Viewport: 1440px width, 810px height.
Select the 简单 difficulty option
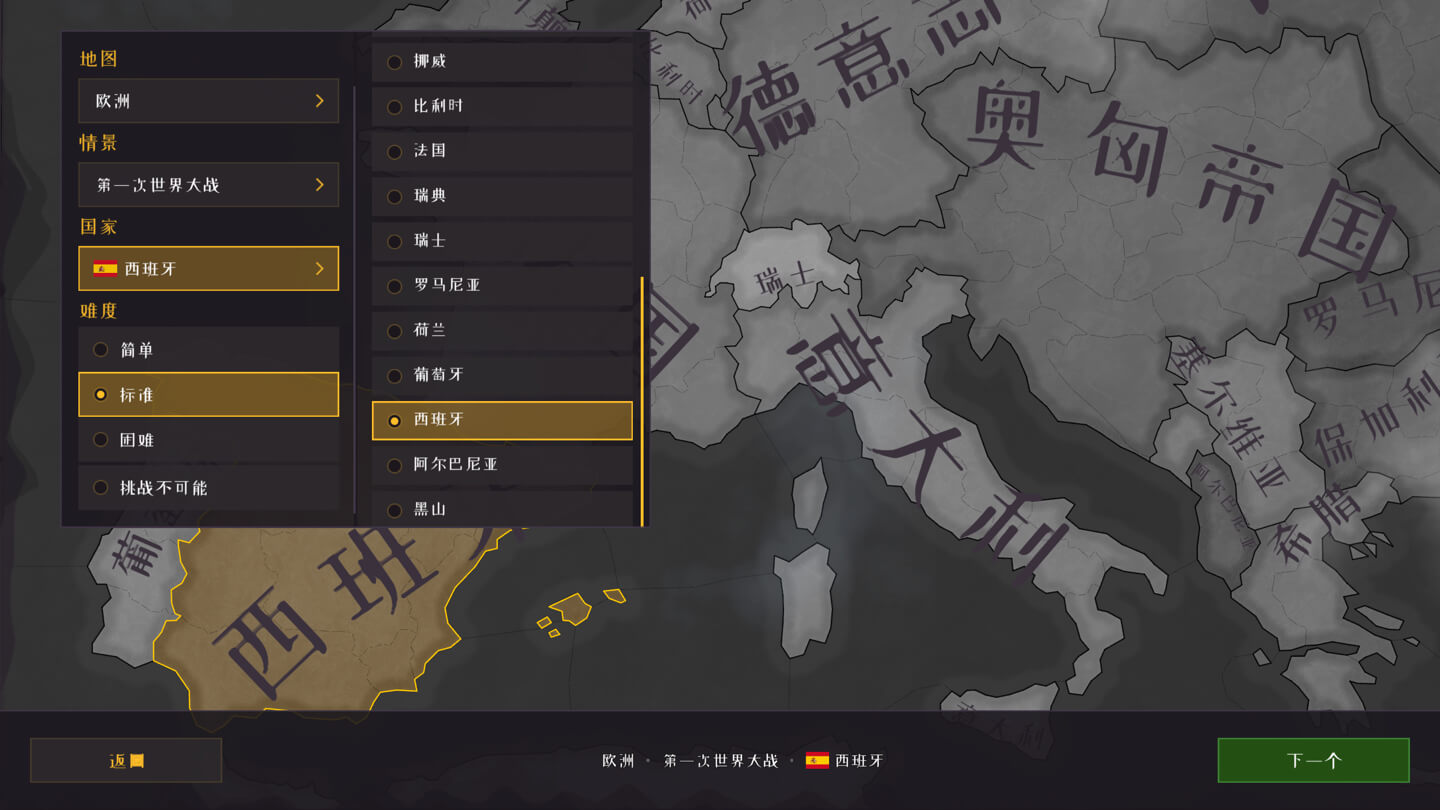click(x=208, y=348)
